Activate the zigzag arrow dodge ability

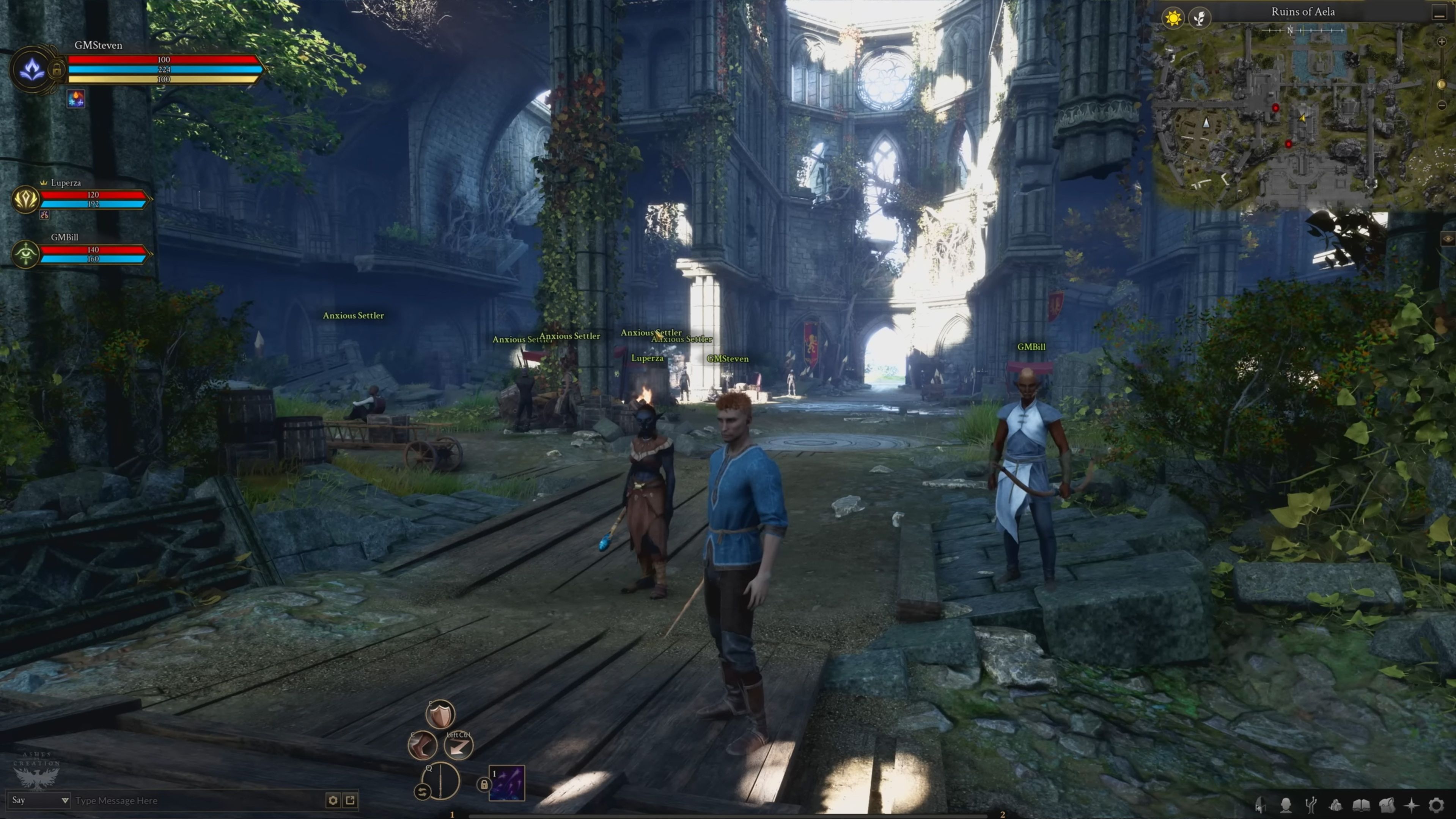[458, 746]
